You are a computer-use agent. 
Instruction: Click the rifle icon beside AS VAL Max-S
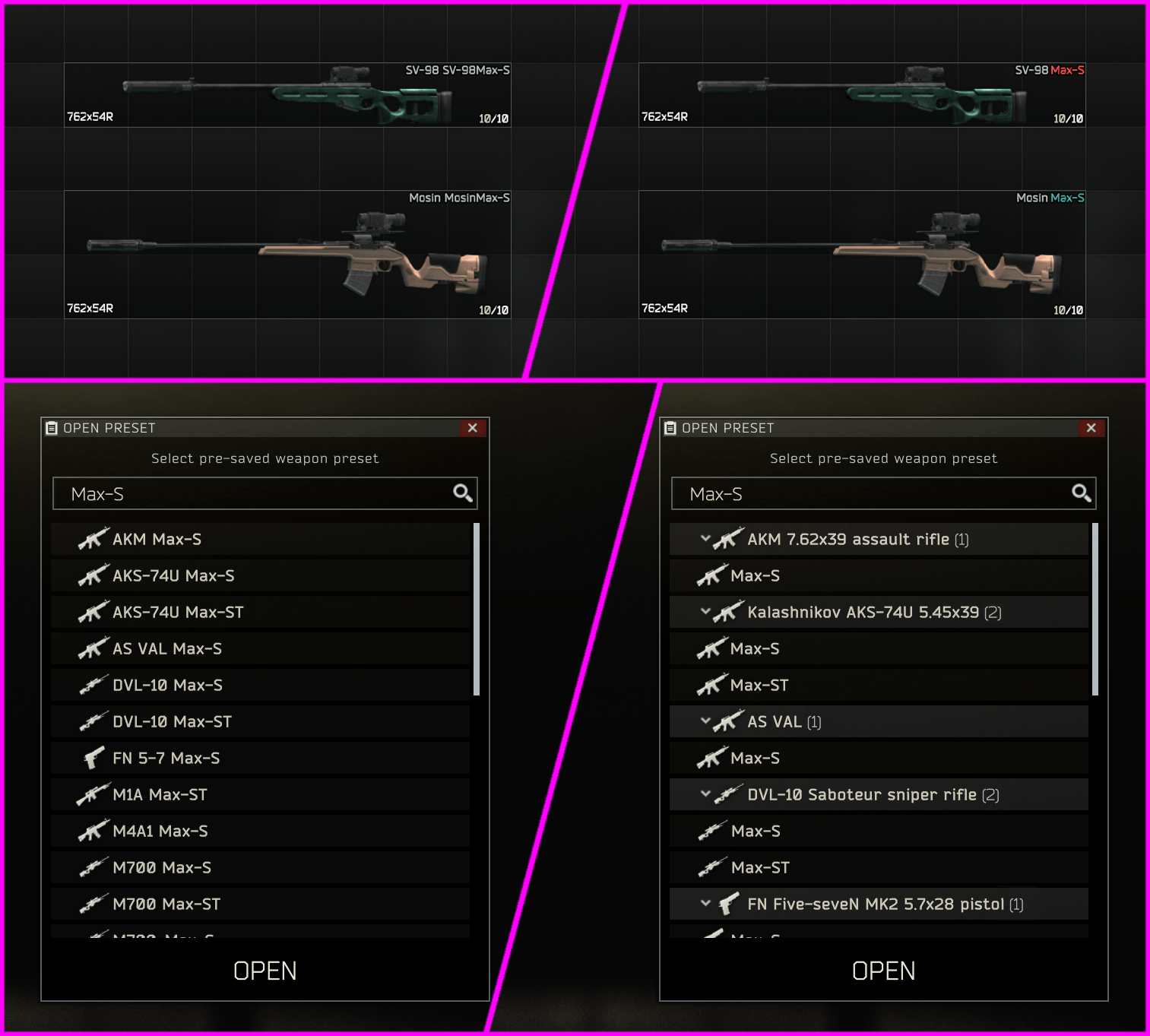(93, 648)
